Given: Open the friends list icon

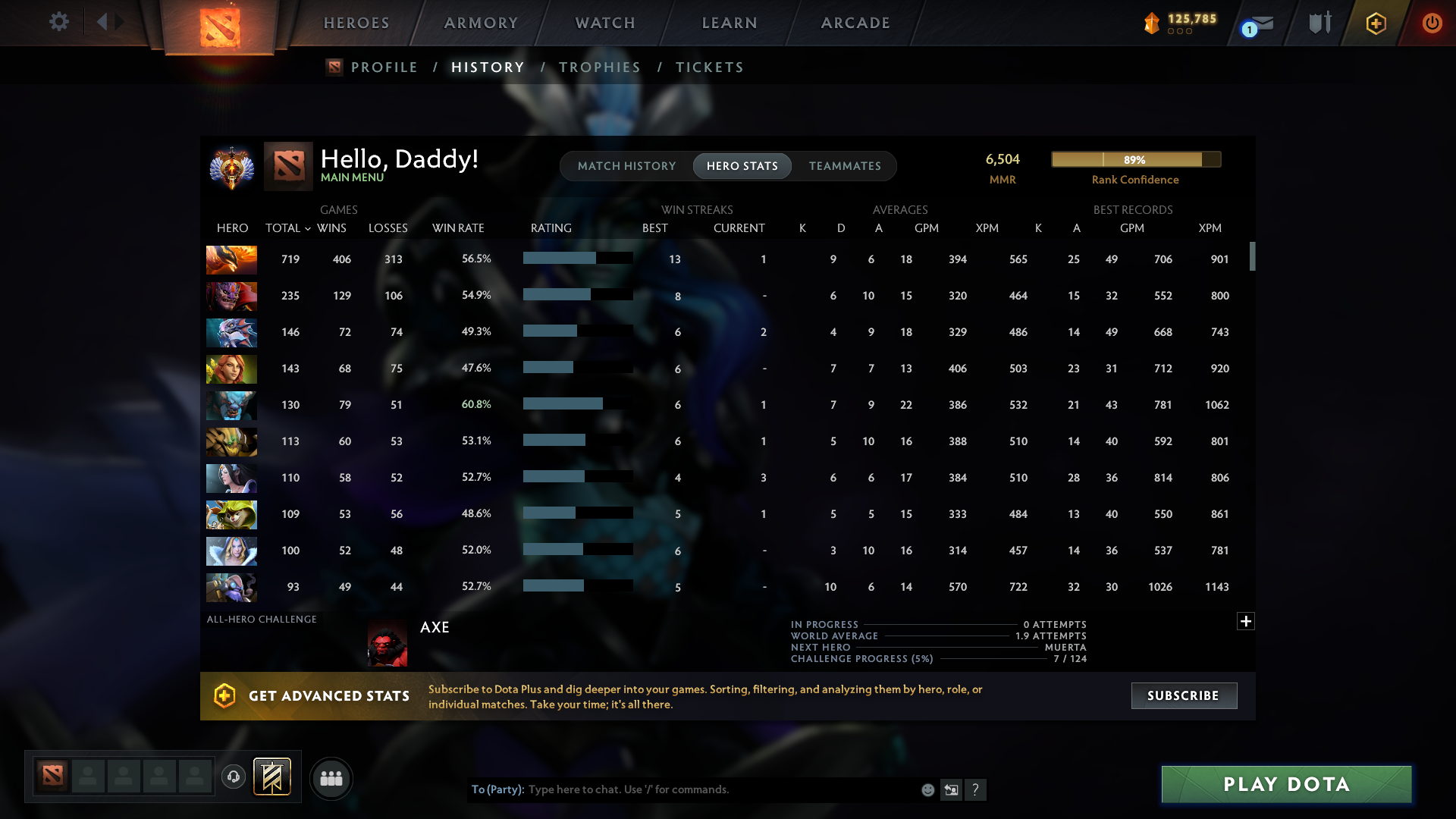Looking at the screenshot, I should (x=331, y=778).
